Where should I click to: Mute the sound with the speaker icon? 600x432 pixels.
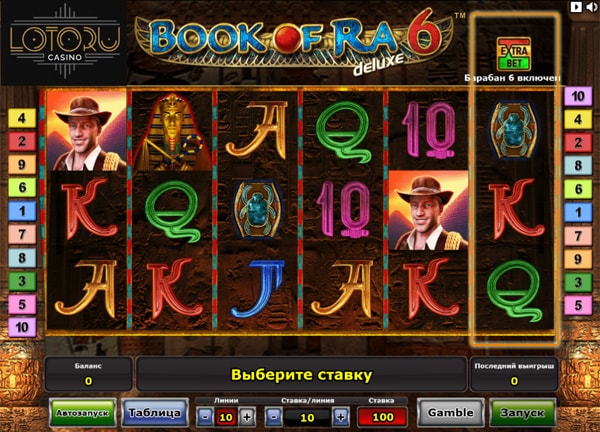pos(590,7)
